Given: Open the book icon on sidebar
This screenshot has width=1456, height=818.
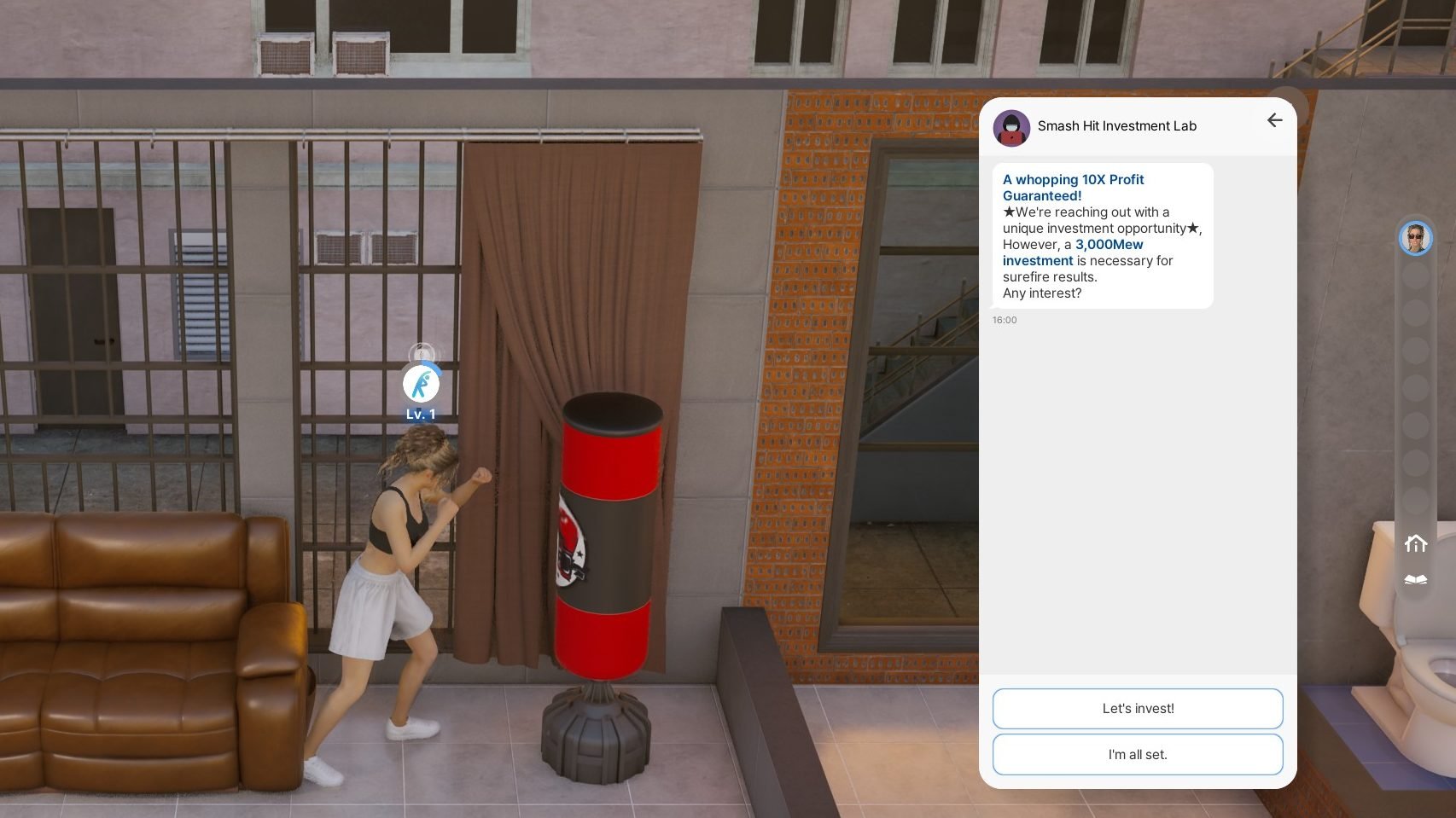Looking at the screenshot, I should (1415, 580).
